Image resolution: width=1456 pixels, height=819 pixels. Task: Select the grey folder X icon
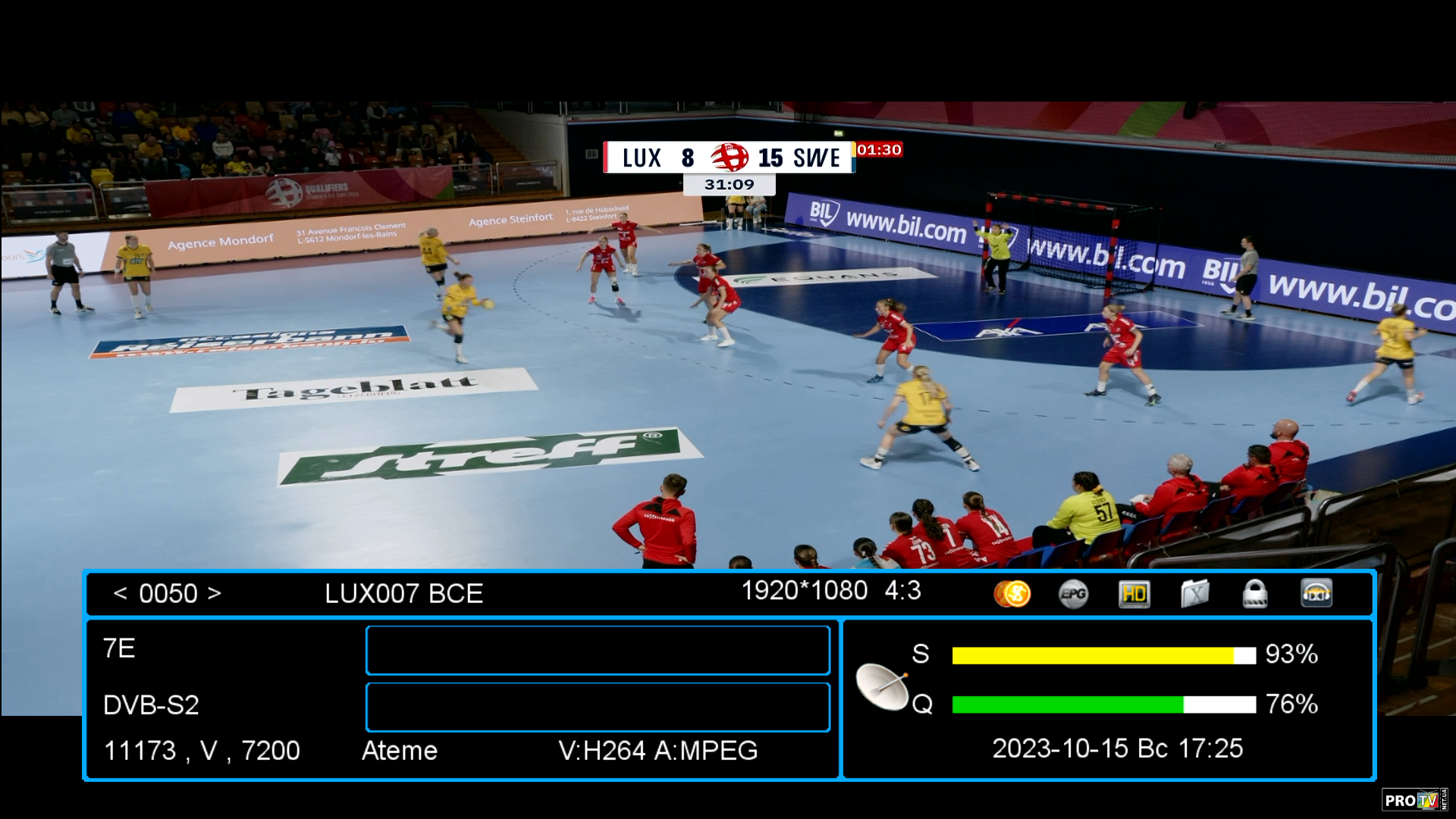(1194, 594)
